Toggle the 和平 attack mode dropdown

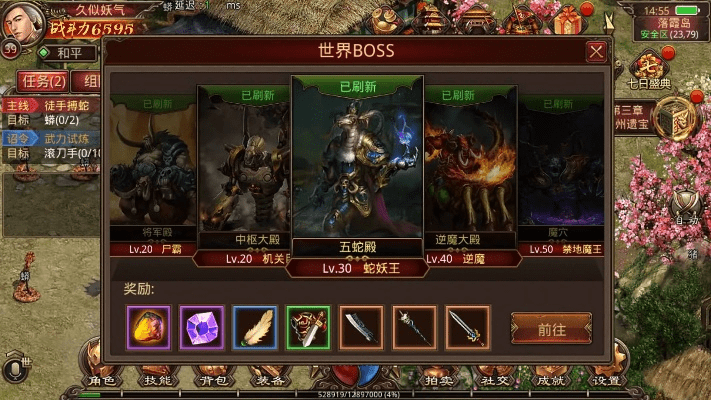click(x=70, y=53)
